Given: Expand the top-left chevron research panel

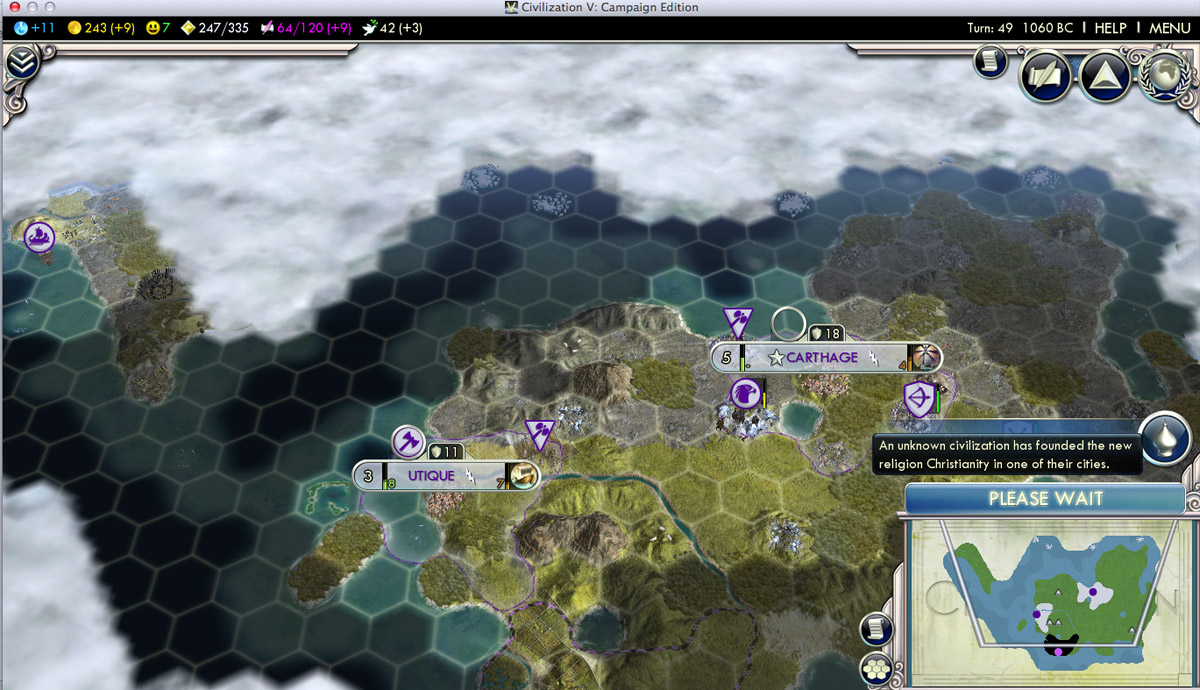Looking at the screenshot, I should [x=21, y=63].
